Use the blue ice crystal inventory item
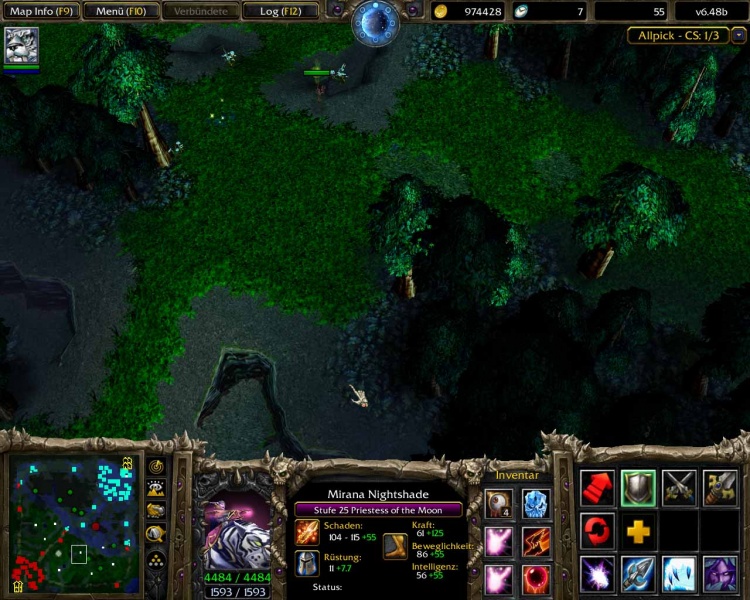 pyautogui.click(x=536, y=503)
